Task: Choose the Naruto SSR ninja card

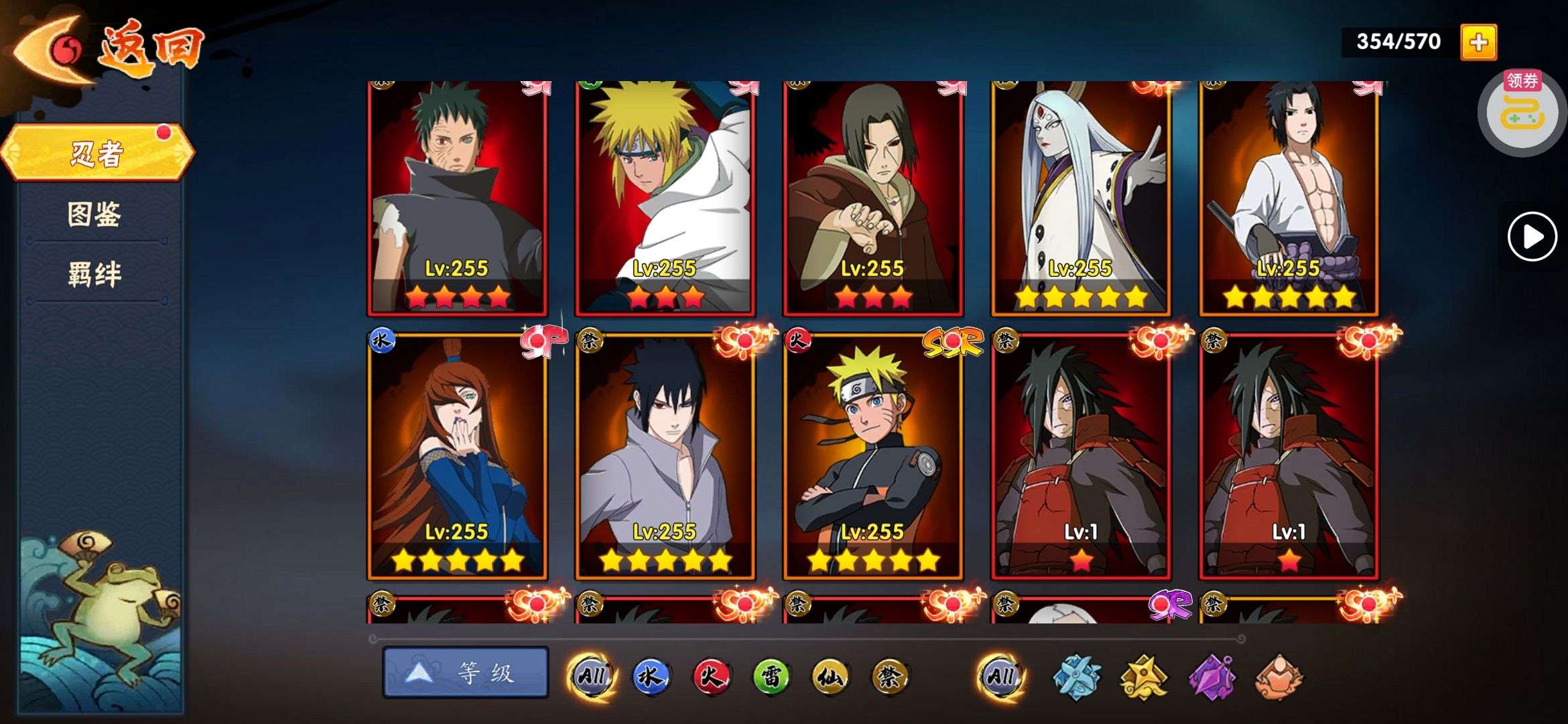Action: point(873,456)
